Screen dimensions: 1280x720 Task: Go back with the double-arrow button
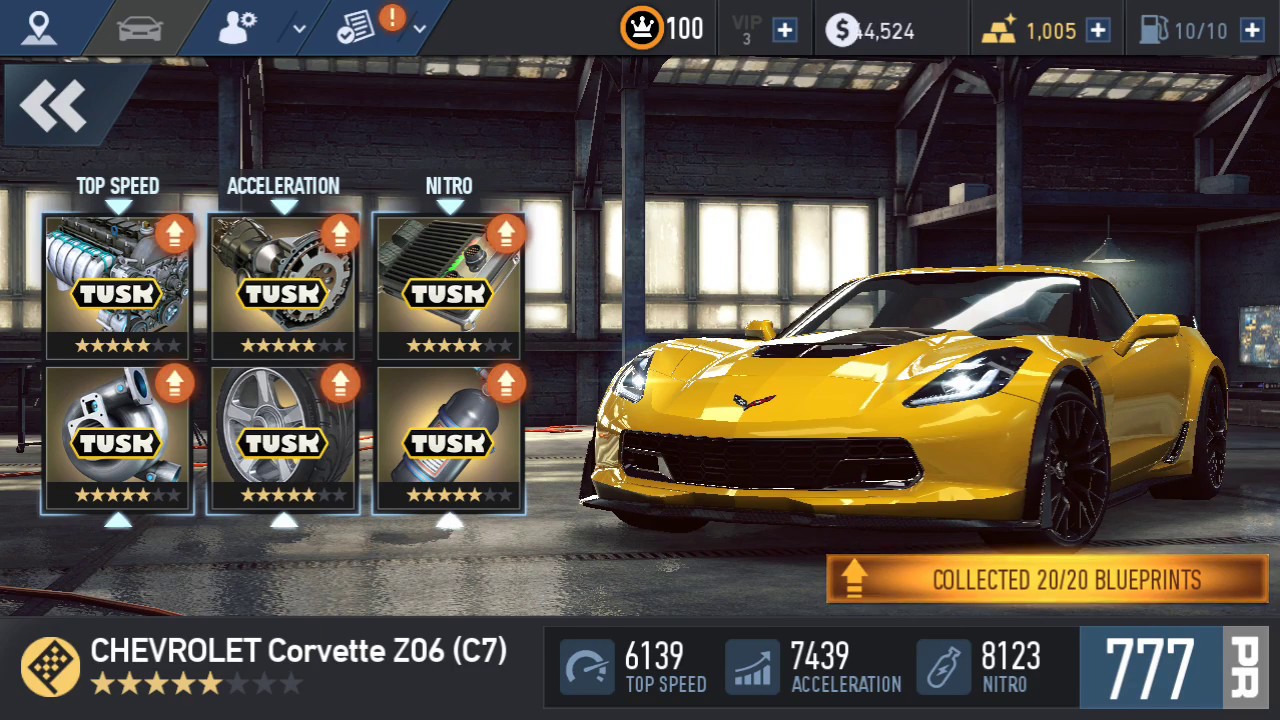[54, 104]
